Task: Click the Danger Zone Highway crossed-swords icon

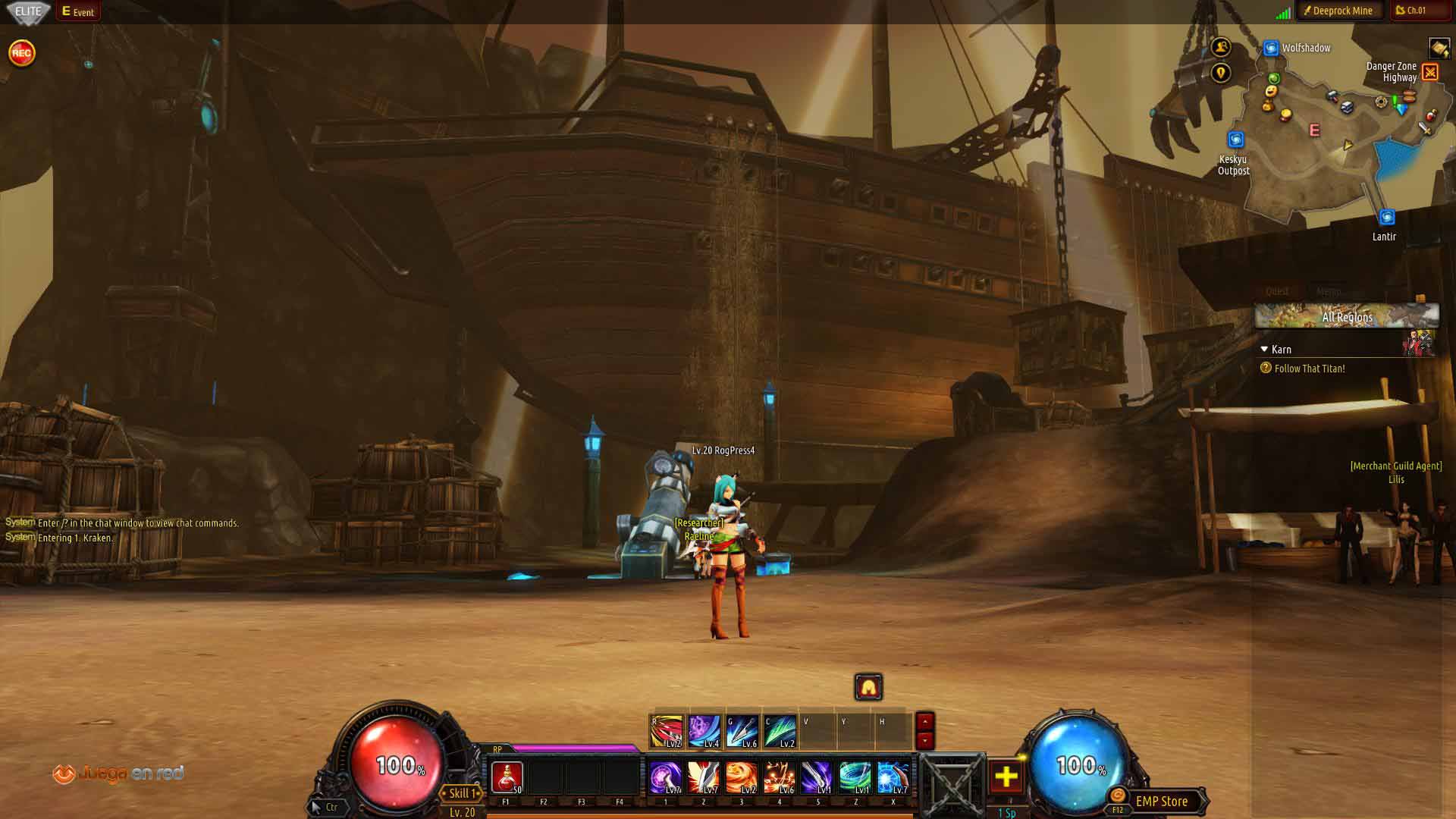Action: tap(1430, 72)
